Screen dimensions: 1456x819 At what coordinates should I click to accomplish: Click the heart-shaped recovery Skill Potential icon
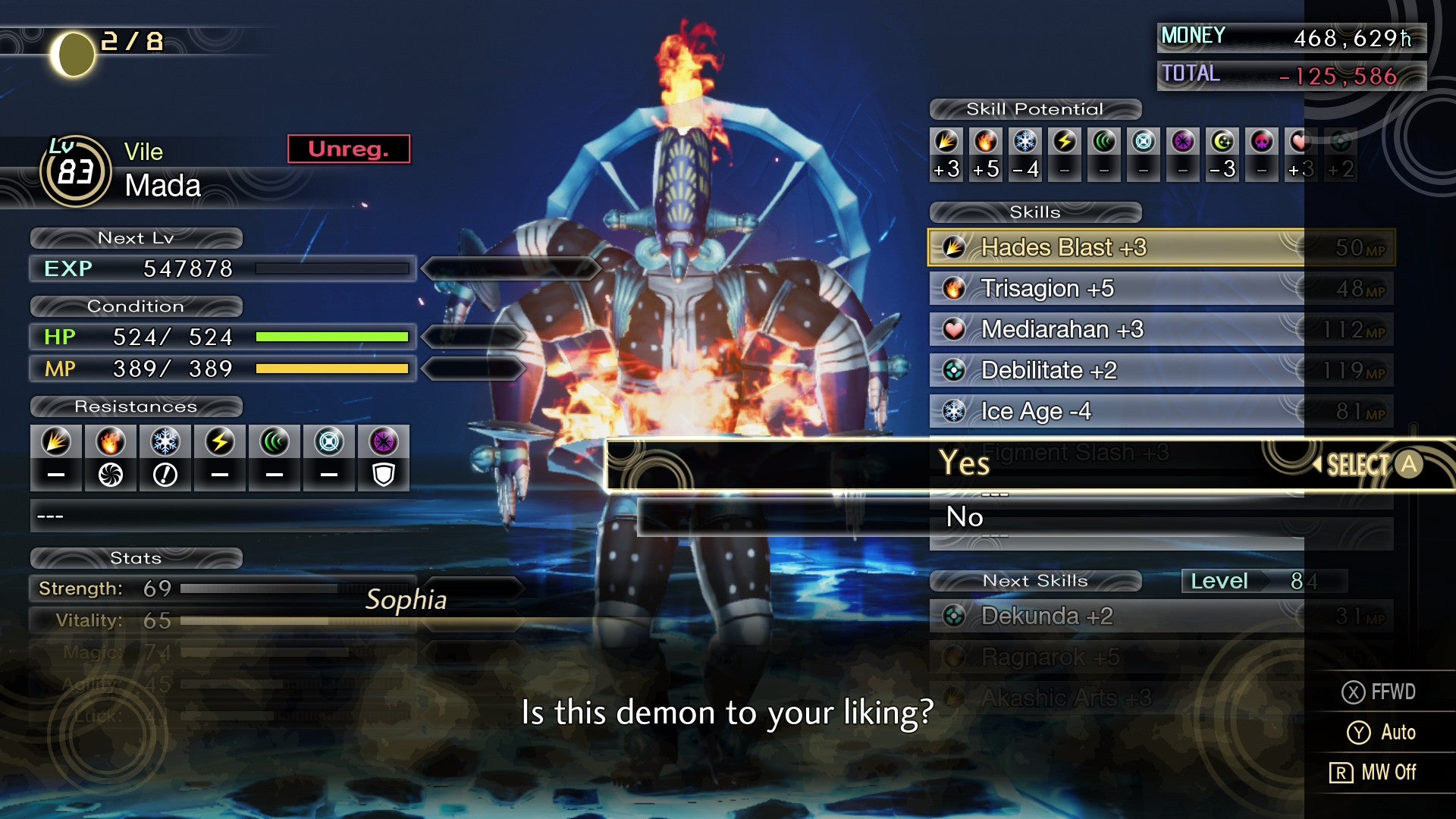[x=1301, y=140]
